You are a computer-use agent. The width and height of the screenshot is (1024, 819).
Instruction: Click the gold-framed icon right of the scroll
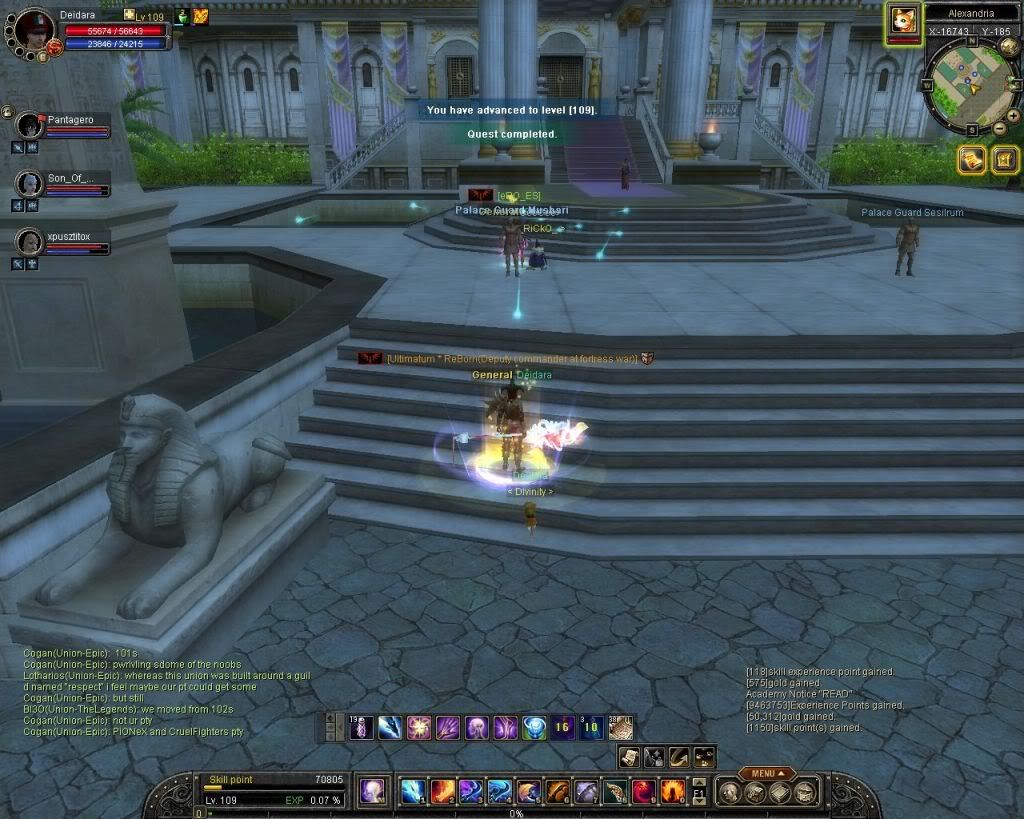pos(1004,158)
